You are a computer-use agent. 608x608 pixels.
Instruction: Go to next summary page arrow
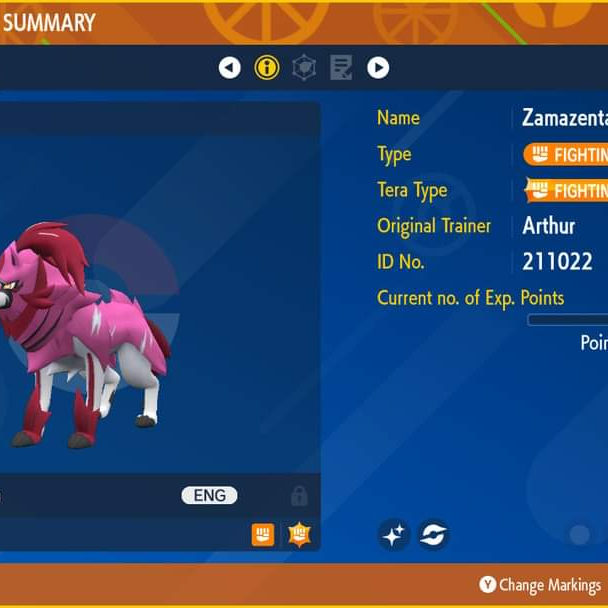pyautogui.click(x=378, y=68)
